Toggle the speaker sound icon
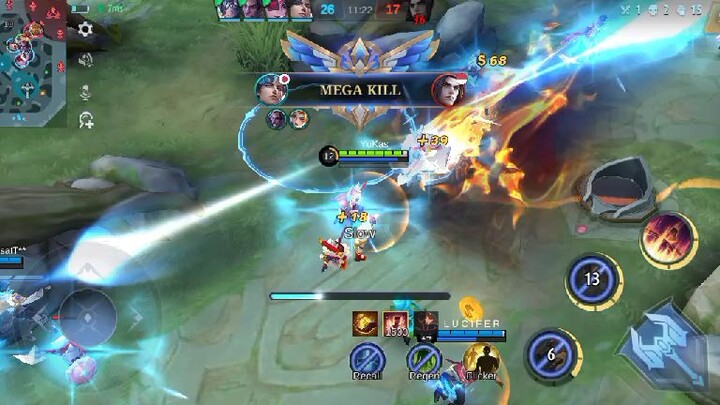This screenshot has height=405, width=720. (x=86, y=60)
